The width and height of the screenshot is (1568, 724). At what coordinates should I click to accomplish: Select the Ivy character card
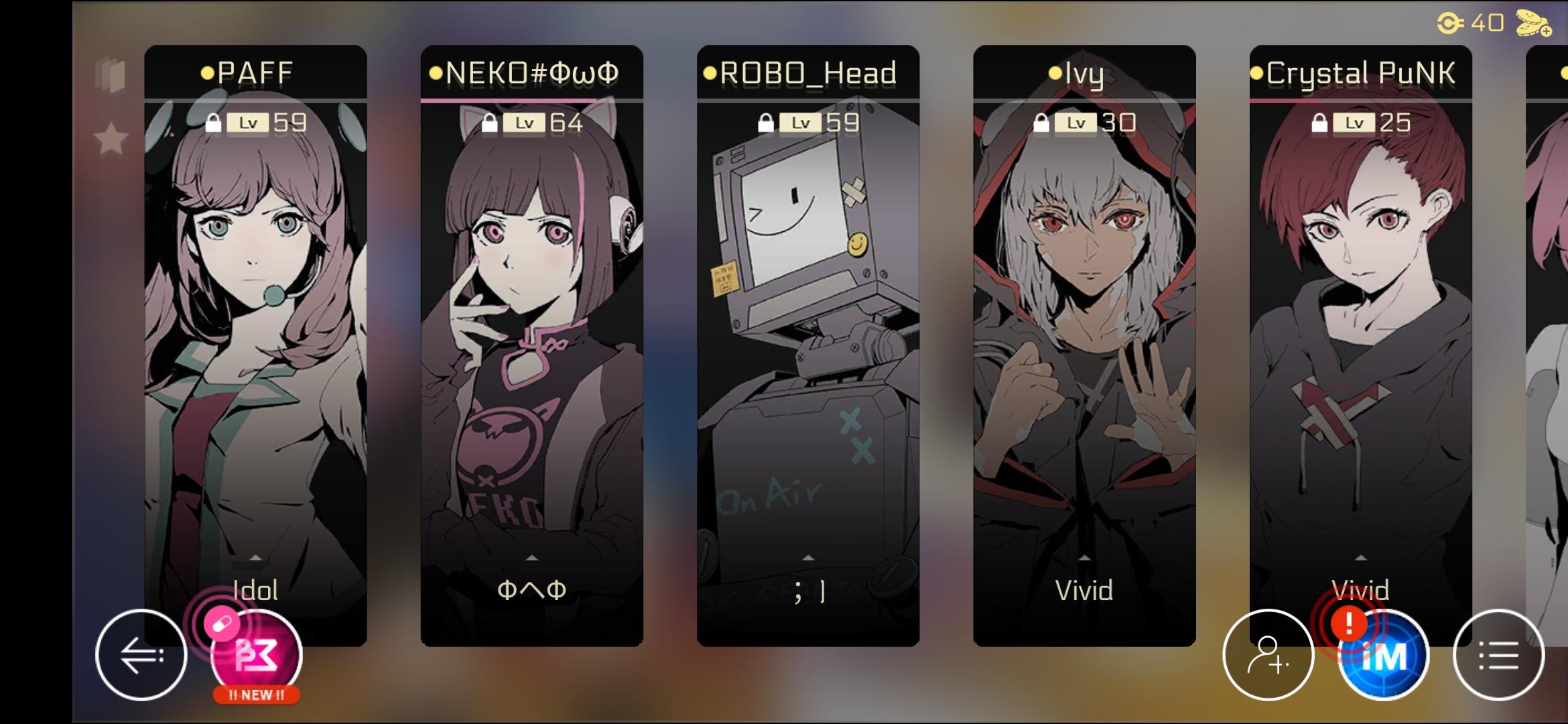point(1084,335)
